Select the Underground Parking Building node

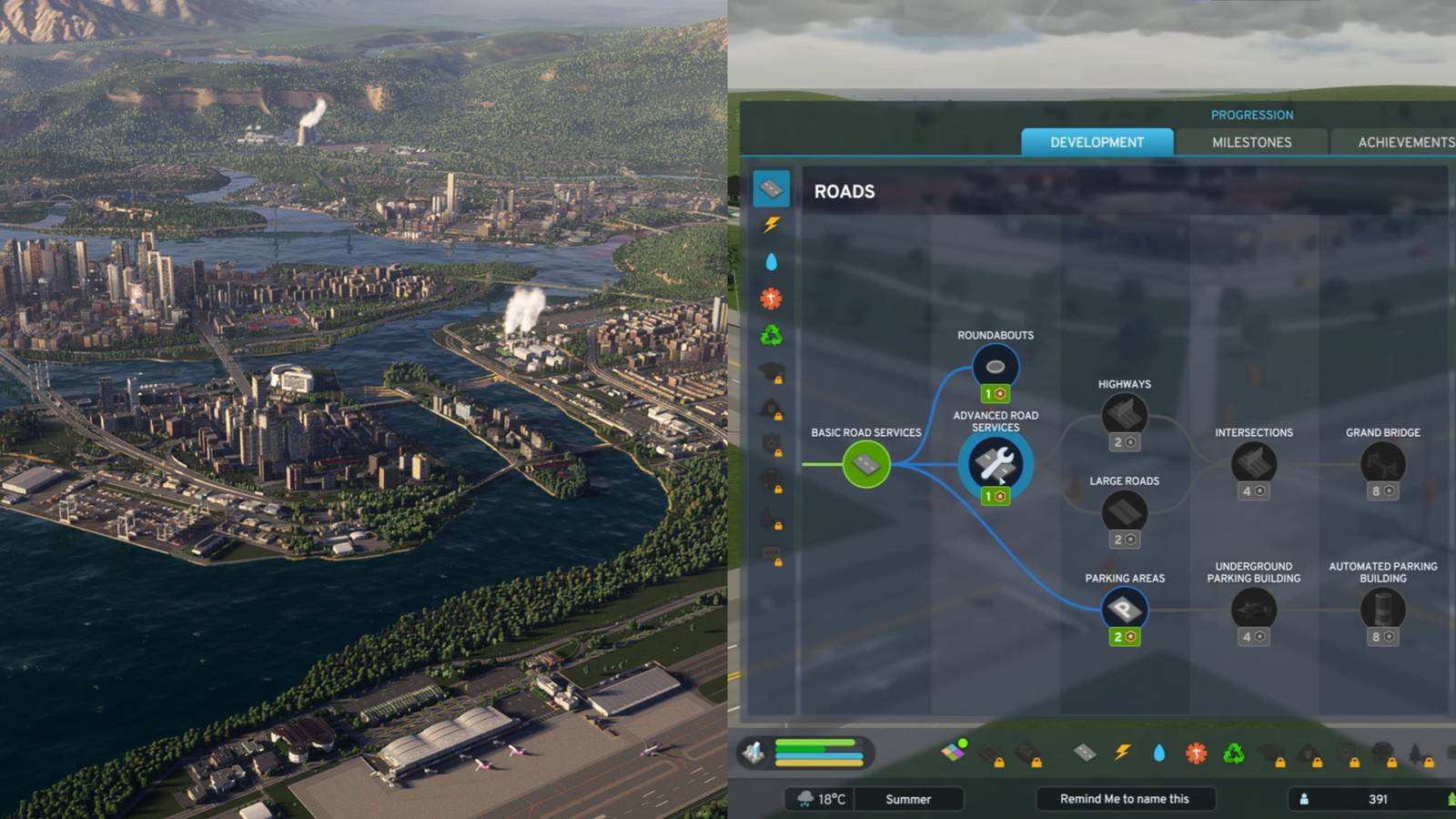click(x=1254, y=609)
